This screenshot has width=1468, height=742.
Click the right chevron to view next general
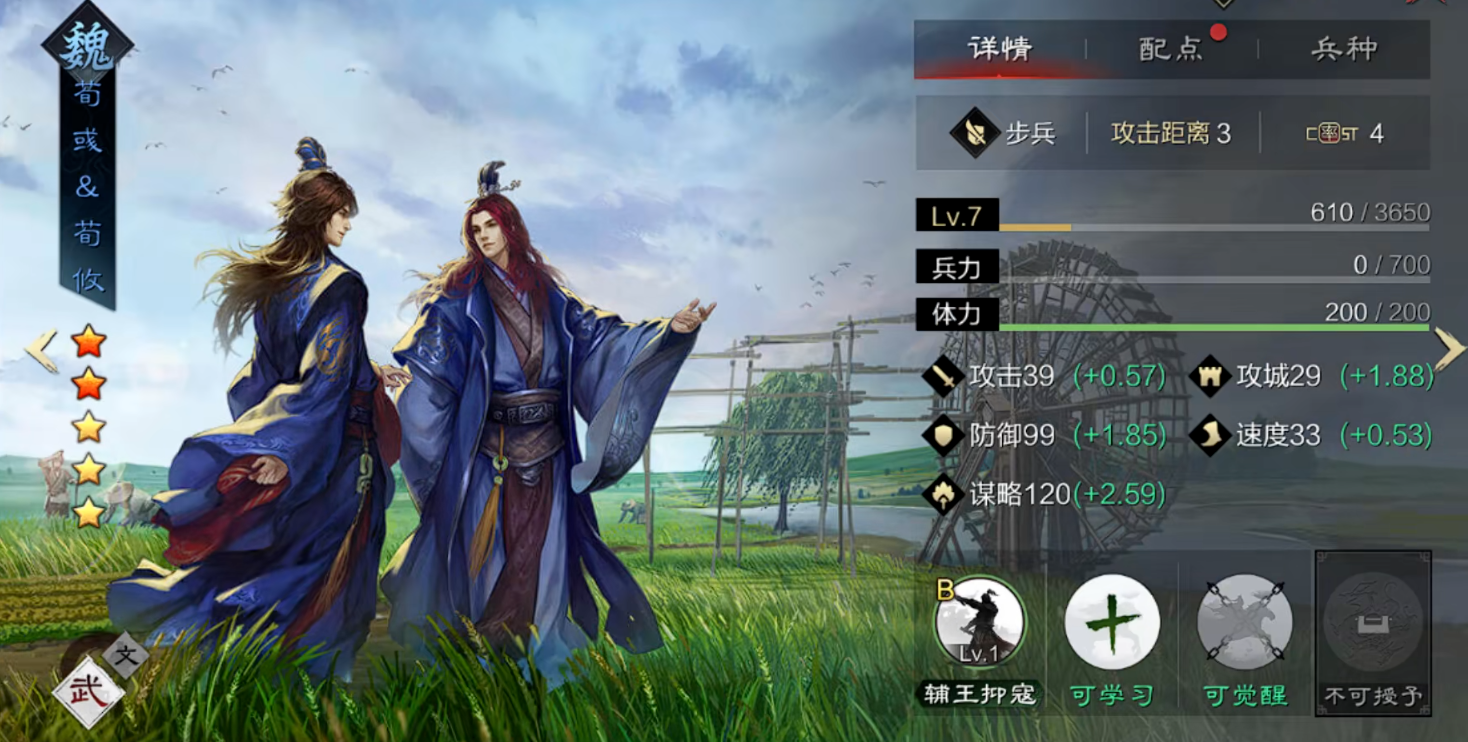pos(1447,347)
